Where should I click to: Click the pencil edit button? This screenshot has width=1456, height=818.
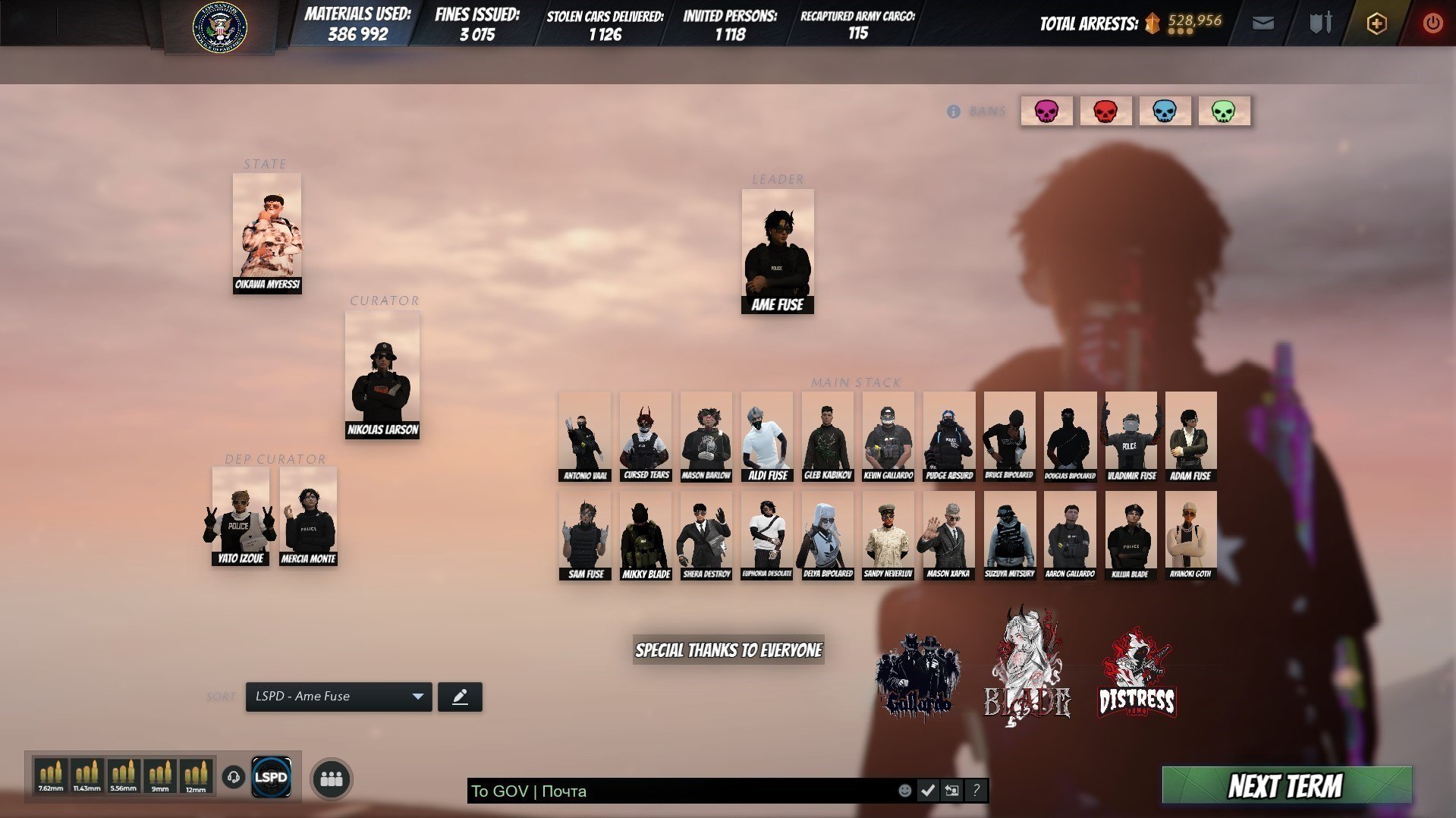tap(460, 697)
